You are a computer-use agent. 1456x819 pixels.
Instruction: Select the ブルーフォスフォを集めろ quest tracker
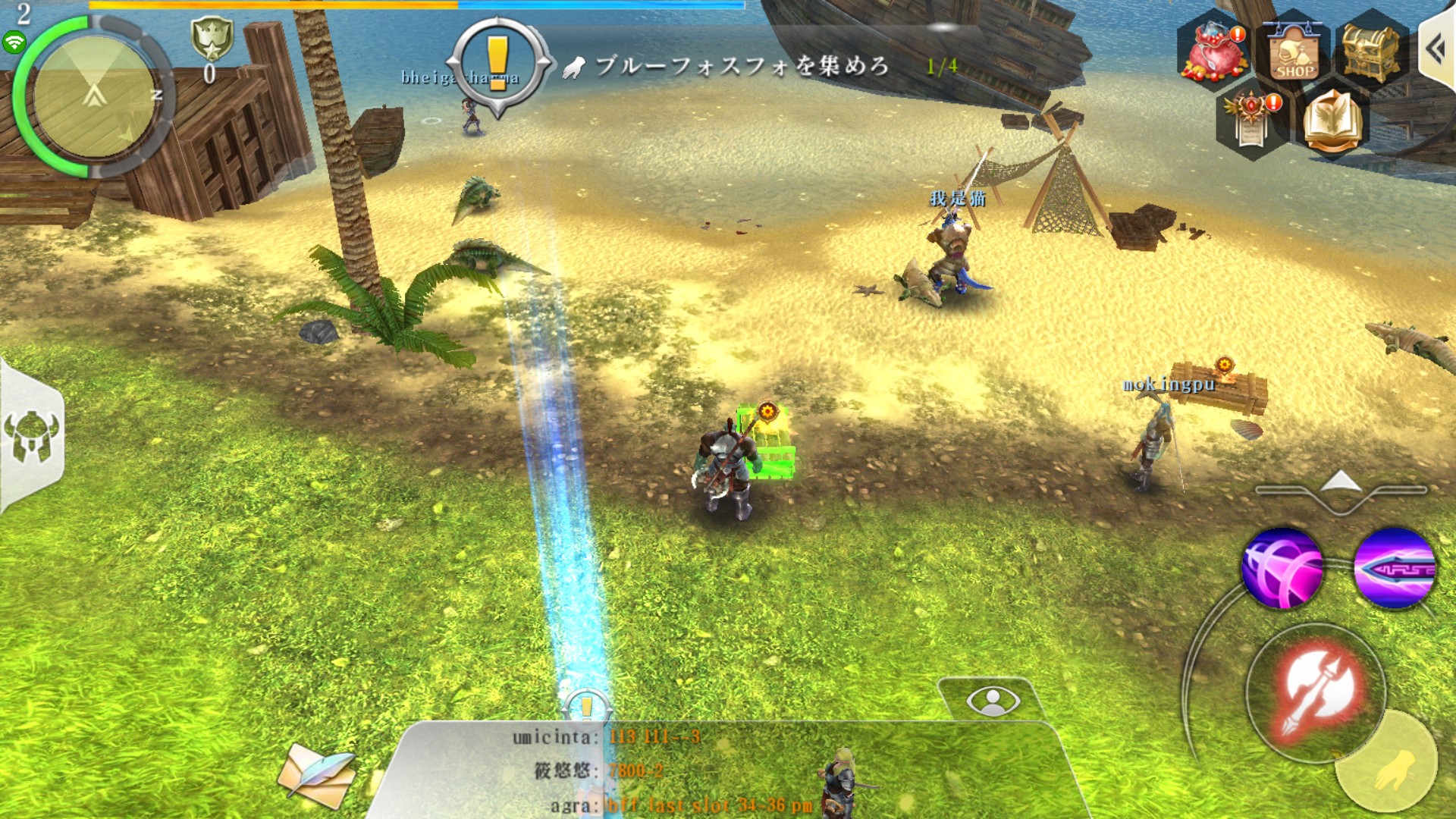point(742,66)
